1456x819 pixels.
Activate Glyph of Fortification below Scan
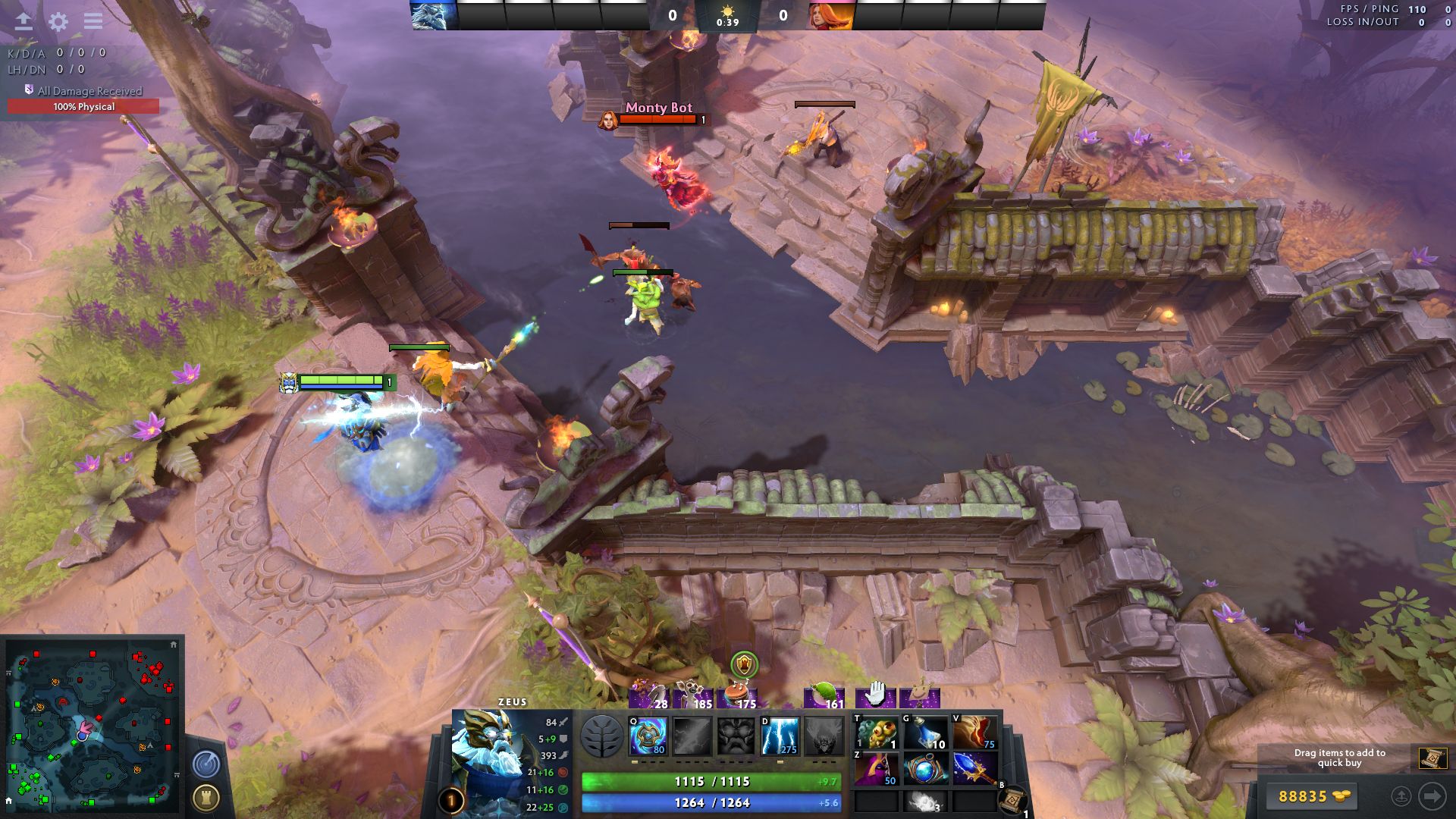tap(206, 797)
